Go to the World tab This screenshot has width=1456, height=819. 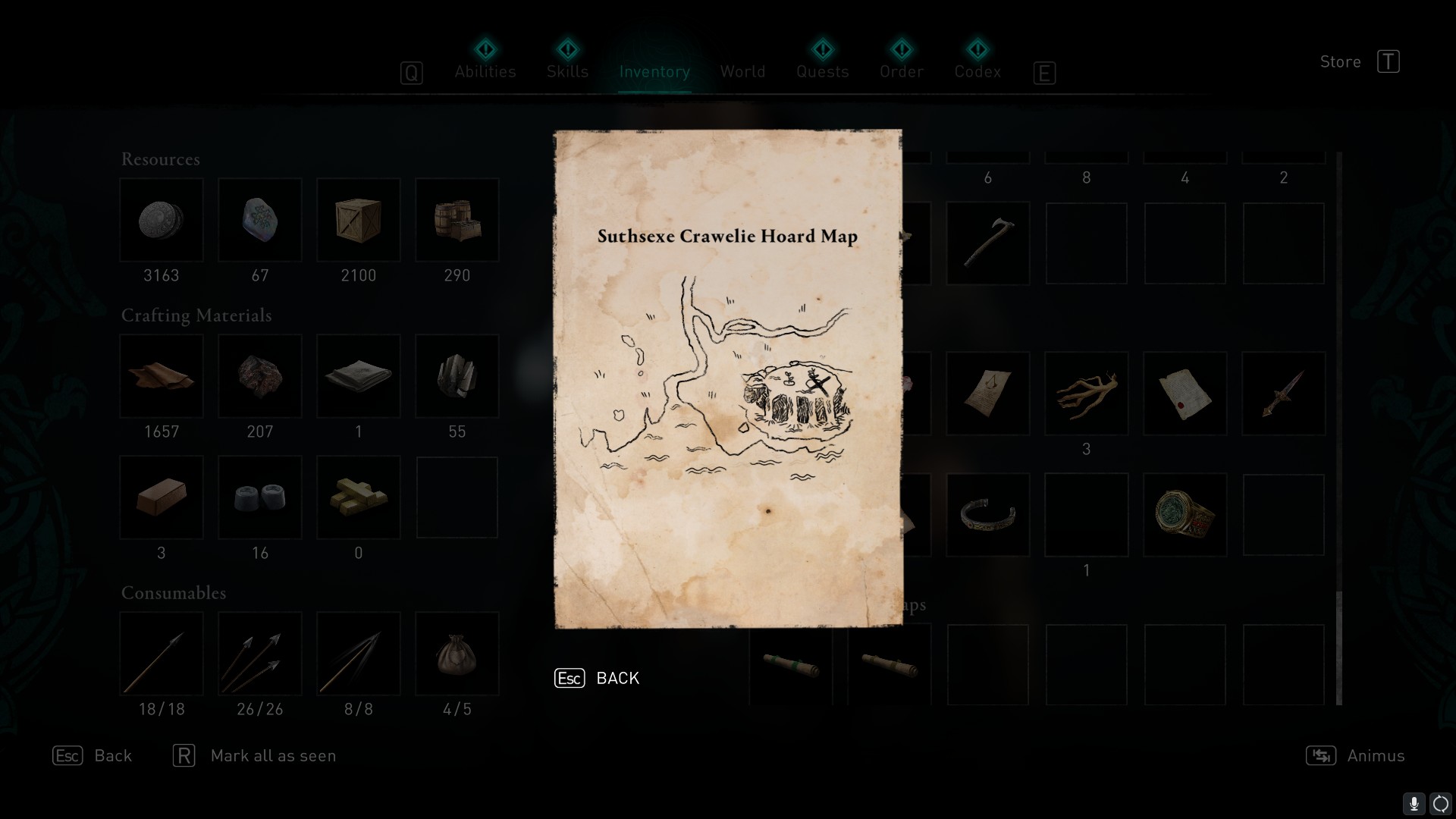point(742,71)
